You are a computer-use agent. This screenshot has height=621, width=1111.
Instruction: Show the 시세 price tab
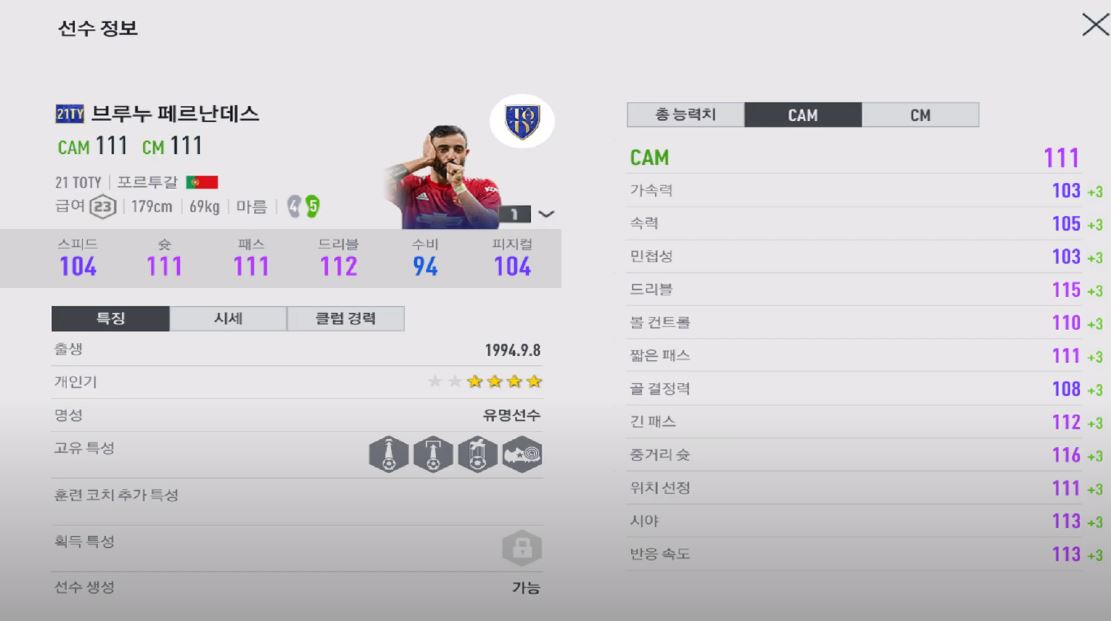tap(228, 319)
